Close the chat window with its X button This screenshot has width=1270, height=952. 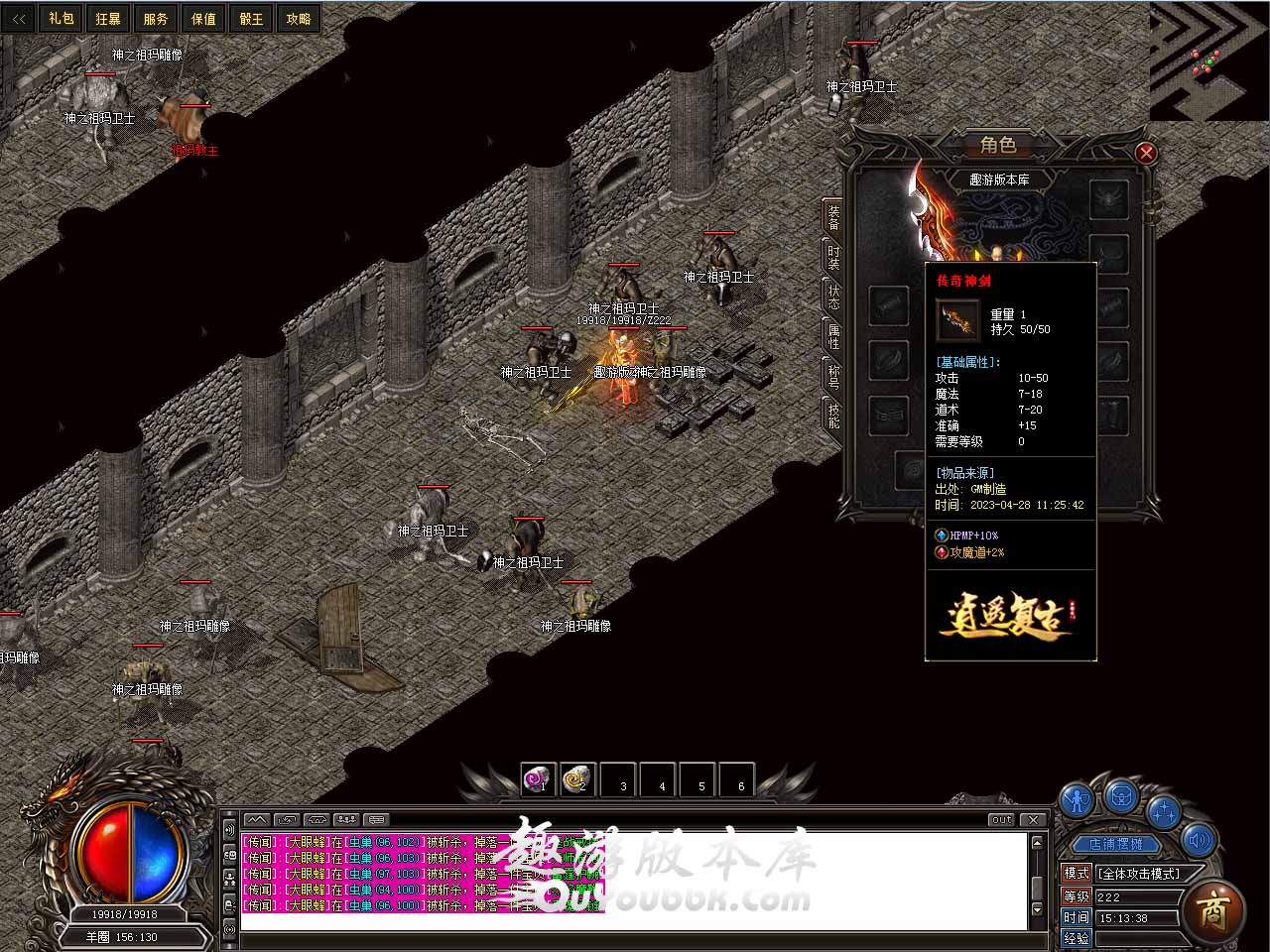[1033, 819]
